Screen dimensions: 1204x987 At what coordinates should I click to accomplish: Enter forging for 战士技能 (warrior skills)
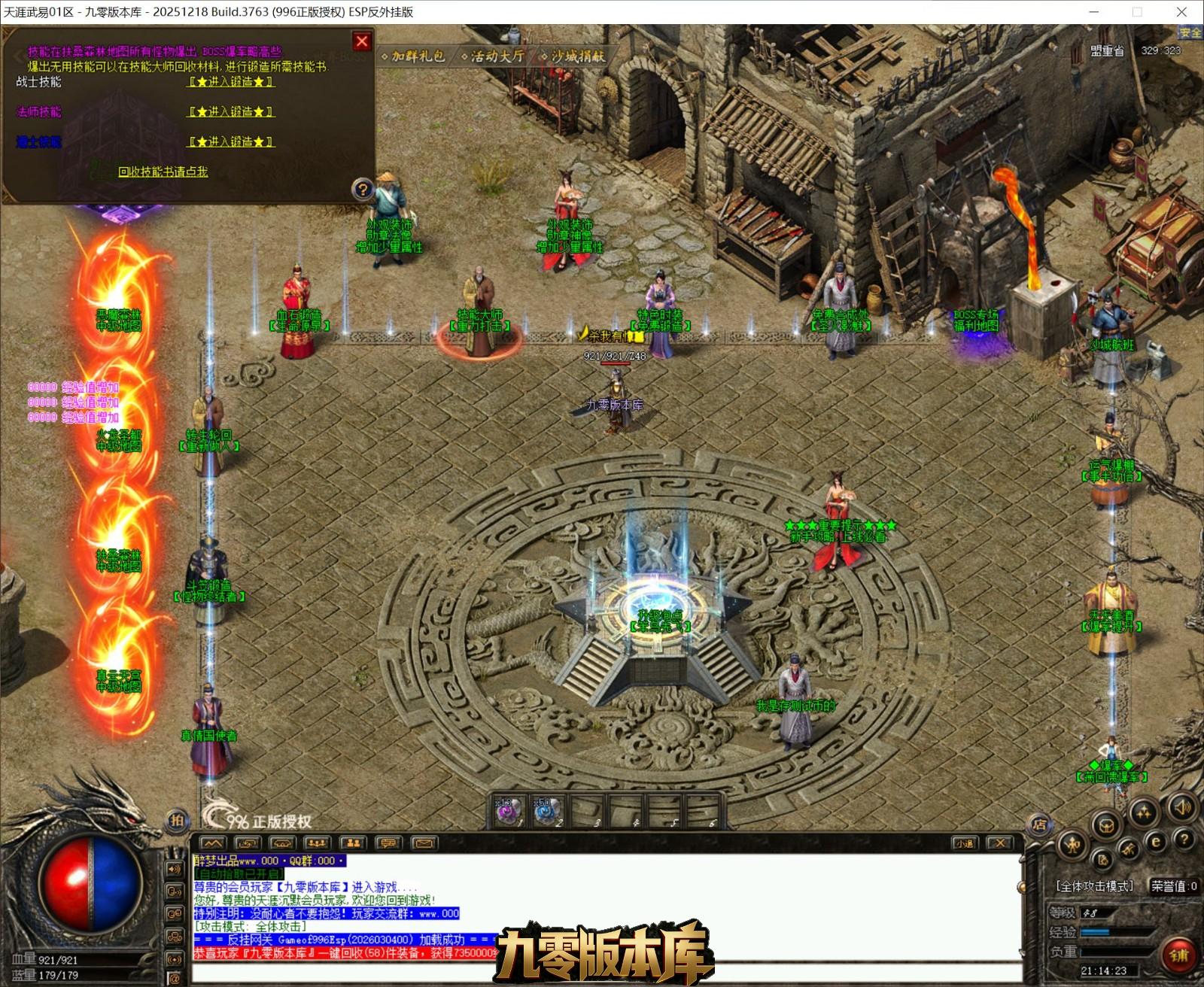(x=231, y=82)
